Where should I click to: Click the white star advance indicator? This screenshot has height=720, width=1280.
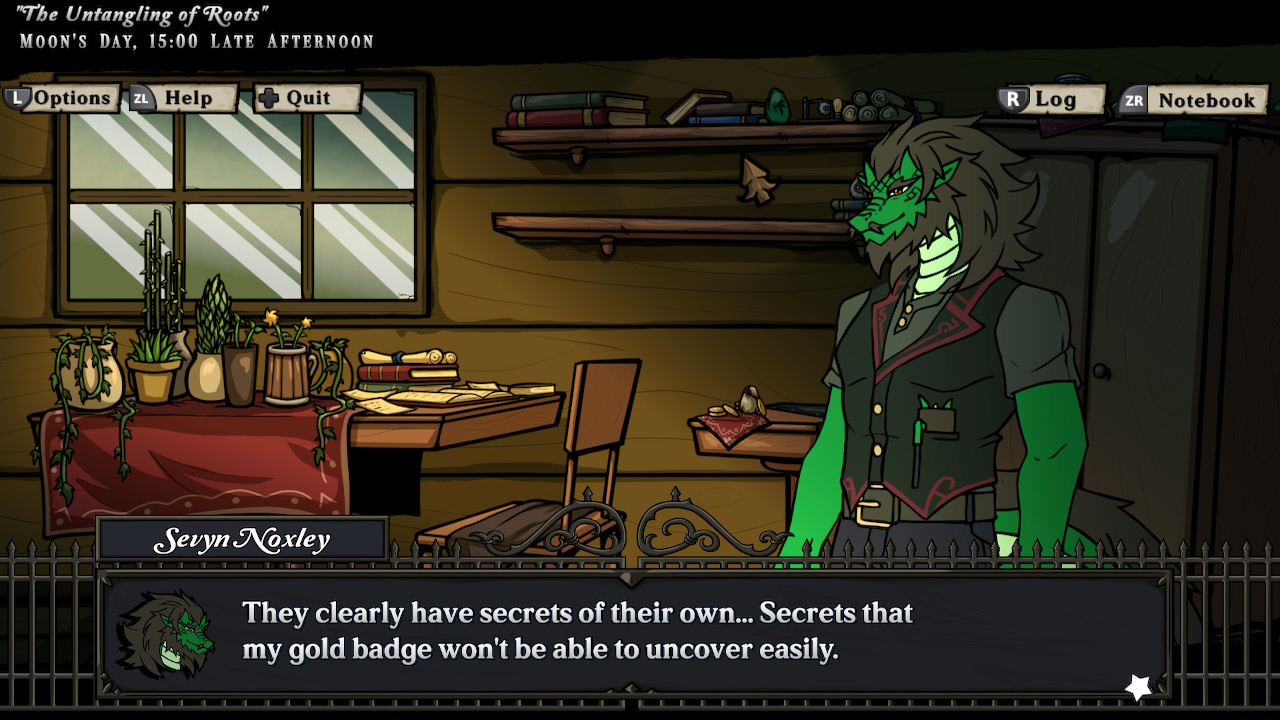1138,684
